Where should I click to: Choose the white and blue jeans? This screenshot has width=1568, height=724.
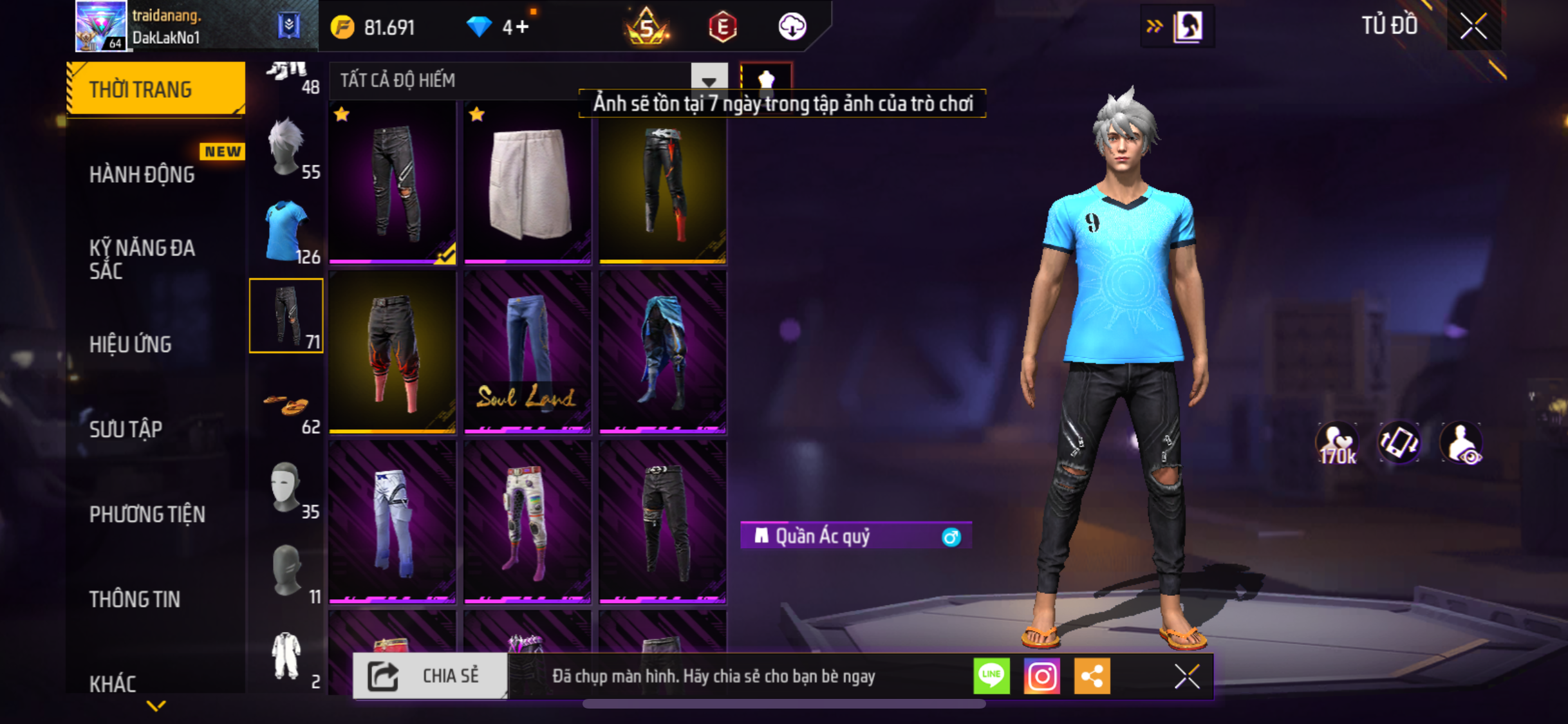pos(393,521)
